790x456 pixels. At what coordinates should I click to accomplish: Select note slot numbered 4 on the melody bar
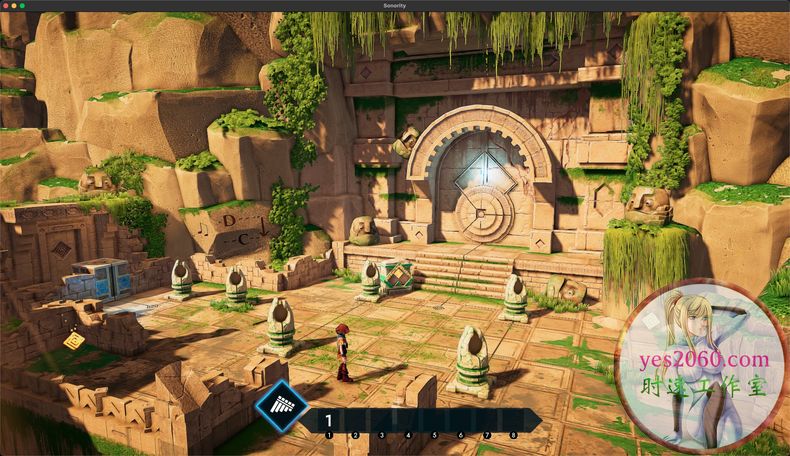(x=408, y=421)
